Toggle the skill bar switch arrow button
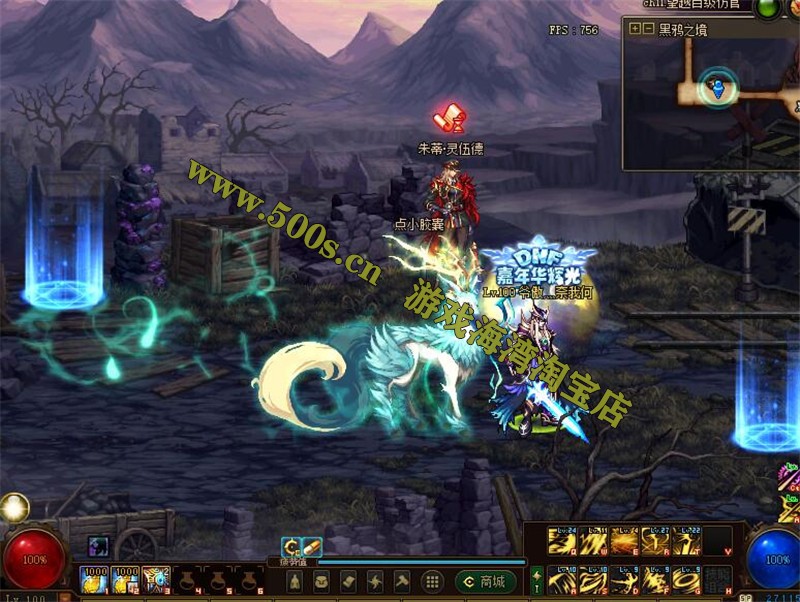The image size is (800, 602). pyautogui.click(x=536, y=579)
